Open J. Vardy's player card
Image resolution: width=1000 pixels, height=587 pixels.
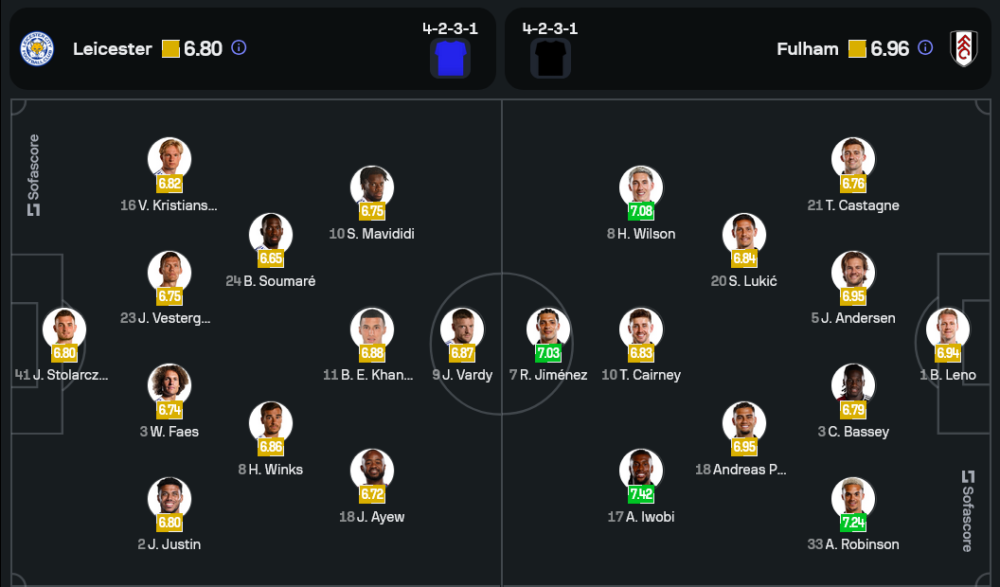coord(462,330)
